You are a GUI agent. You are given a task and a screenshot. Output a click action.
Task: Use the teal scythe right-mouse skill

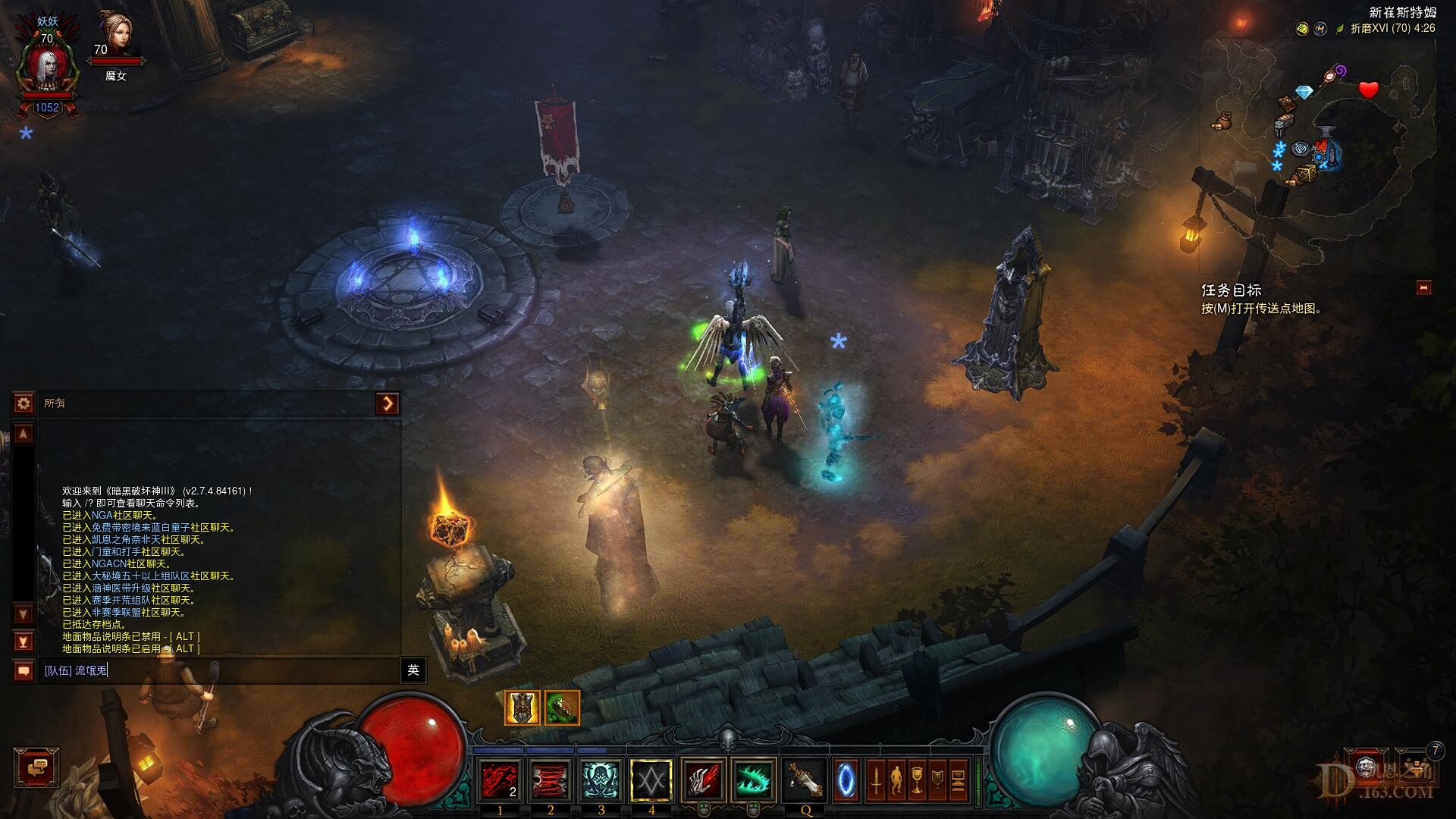coord(754,780)
